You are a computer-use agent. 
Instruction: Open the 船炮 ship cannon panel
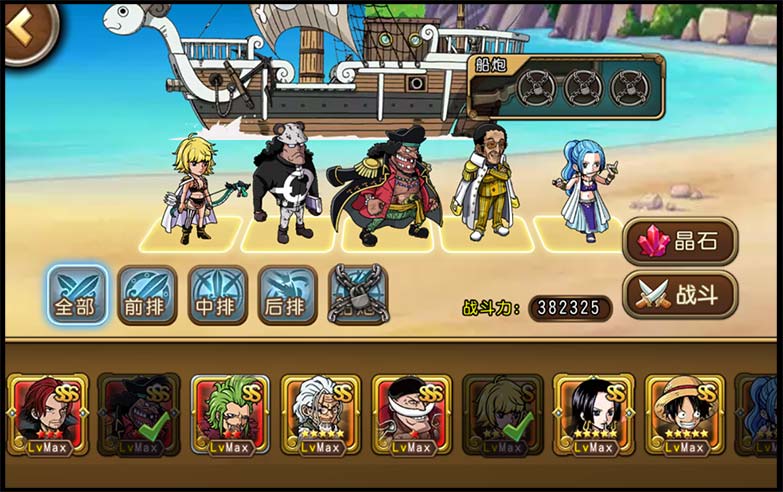[566, 86]
